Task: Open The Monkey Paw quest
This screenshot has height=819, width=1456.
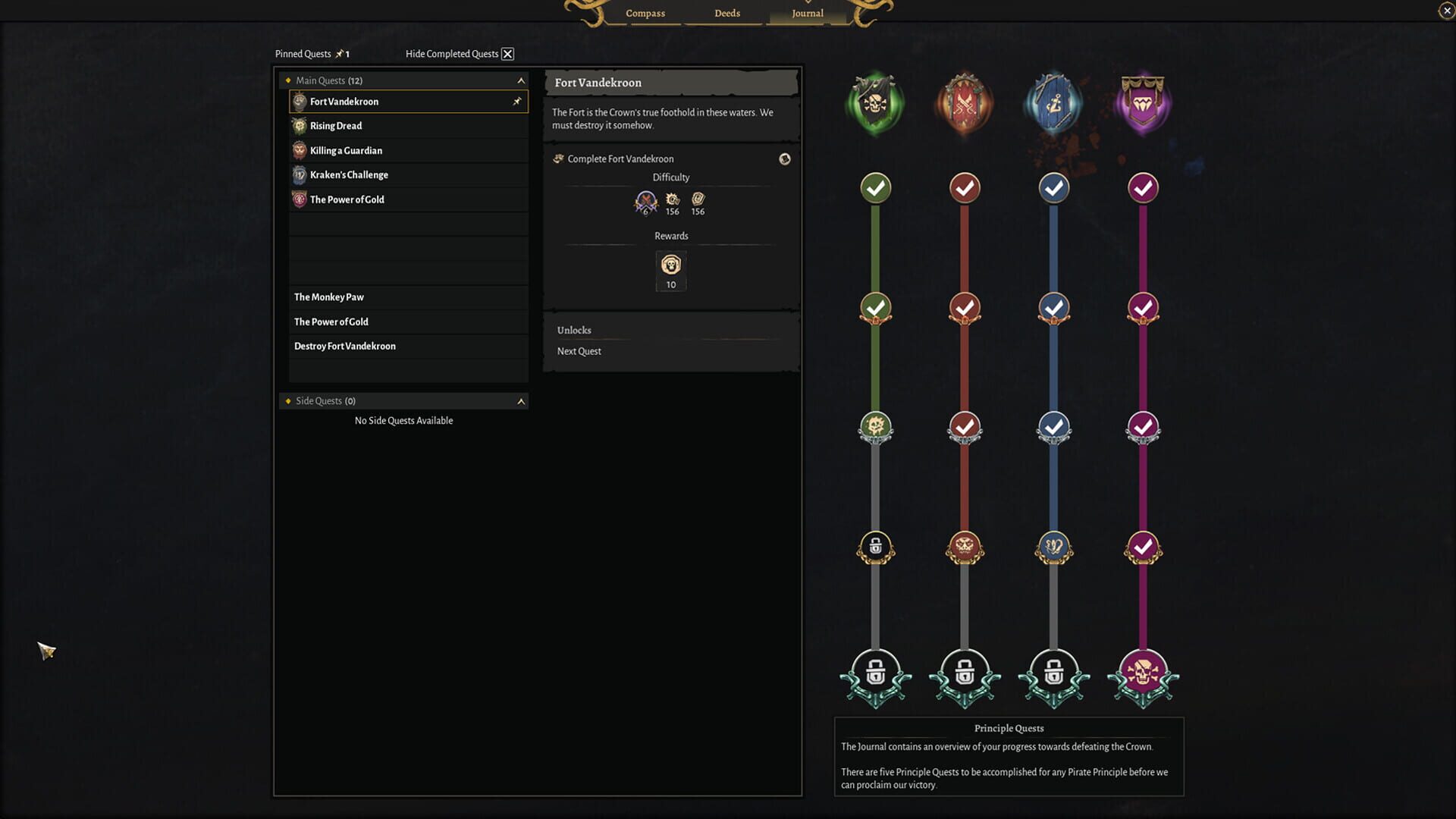Action: click(328, 297)
